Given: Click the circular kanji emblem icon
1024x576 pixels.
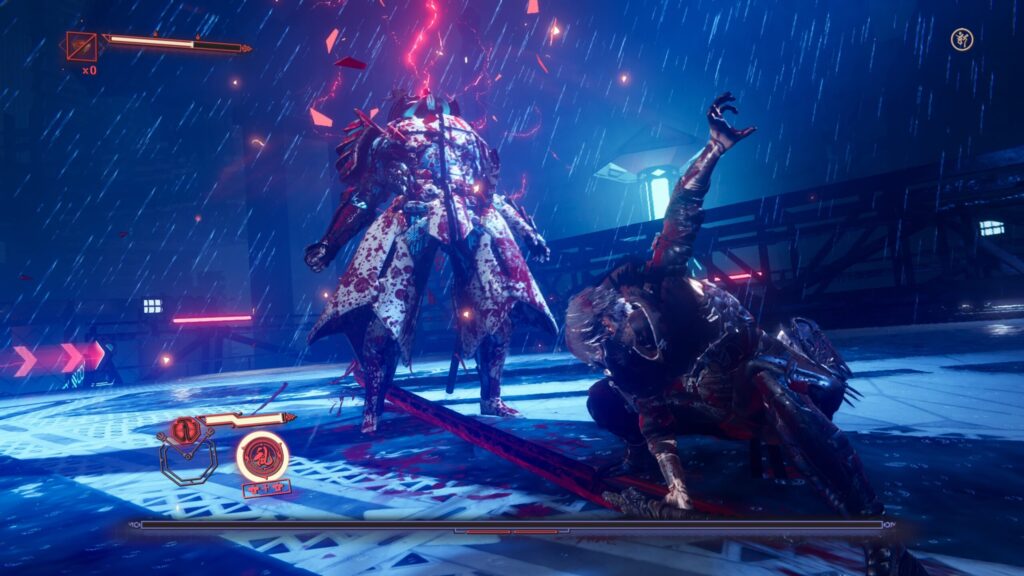Looking at the screenshot, I should click(x=961, y=40).
